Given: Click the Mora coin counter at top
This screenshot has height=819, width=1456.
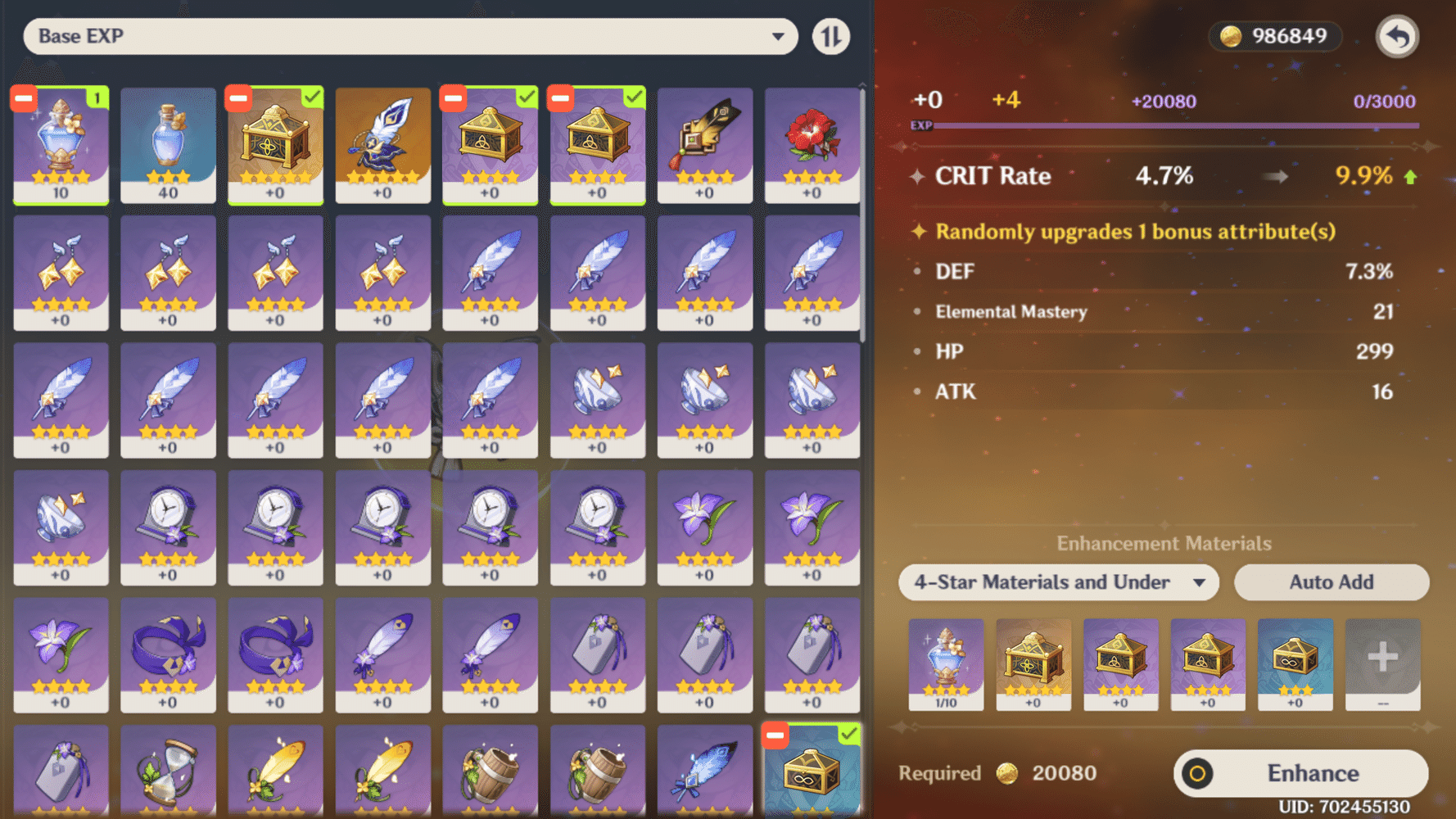Looking at the screenshot, I should [x=1274, y=36].
